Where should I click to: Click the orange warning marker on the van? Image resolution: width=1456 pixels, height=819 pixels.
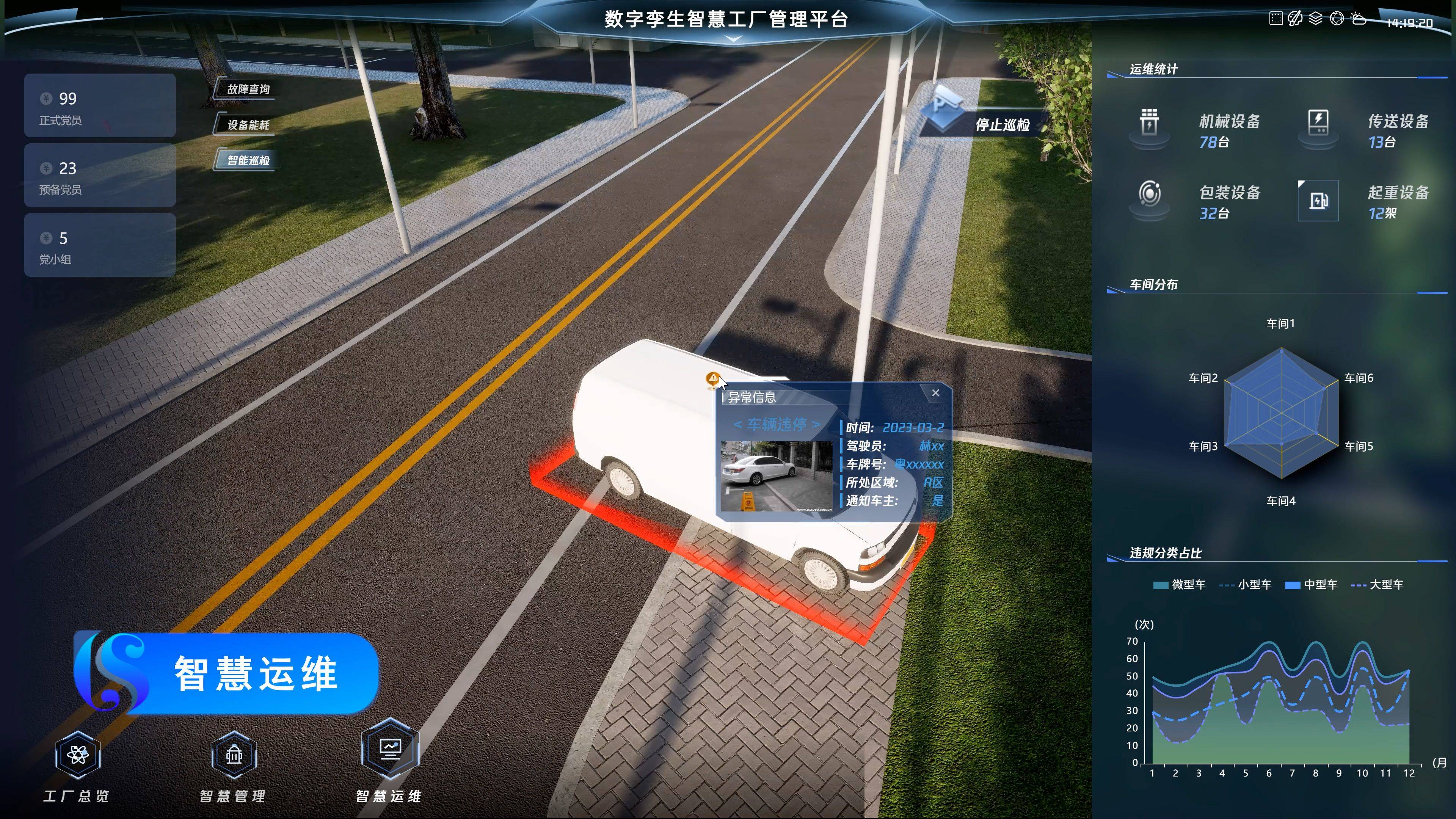pos(713,378)
